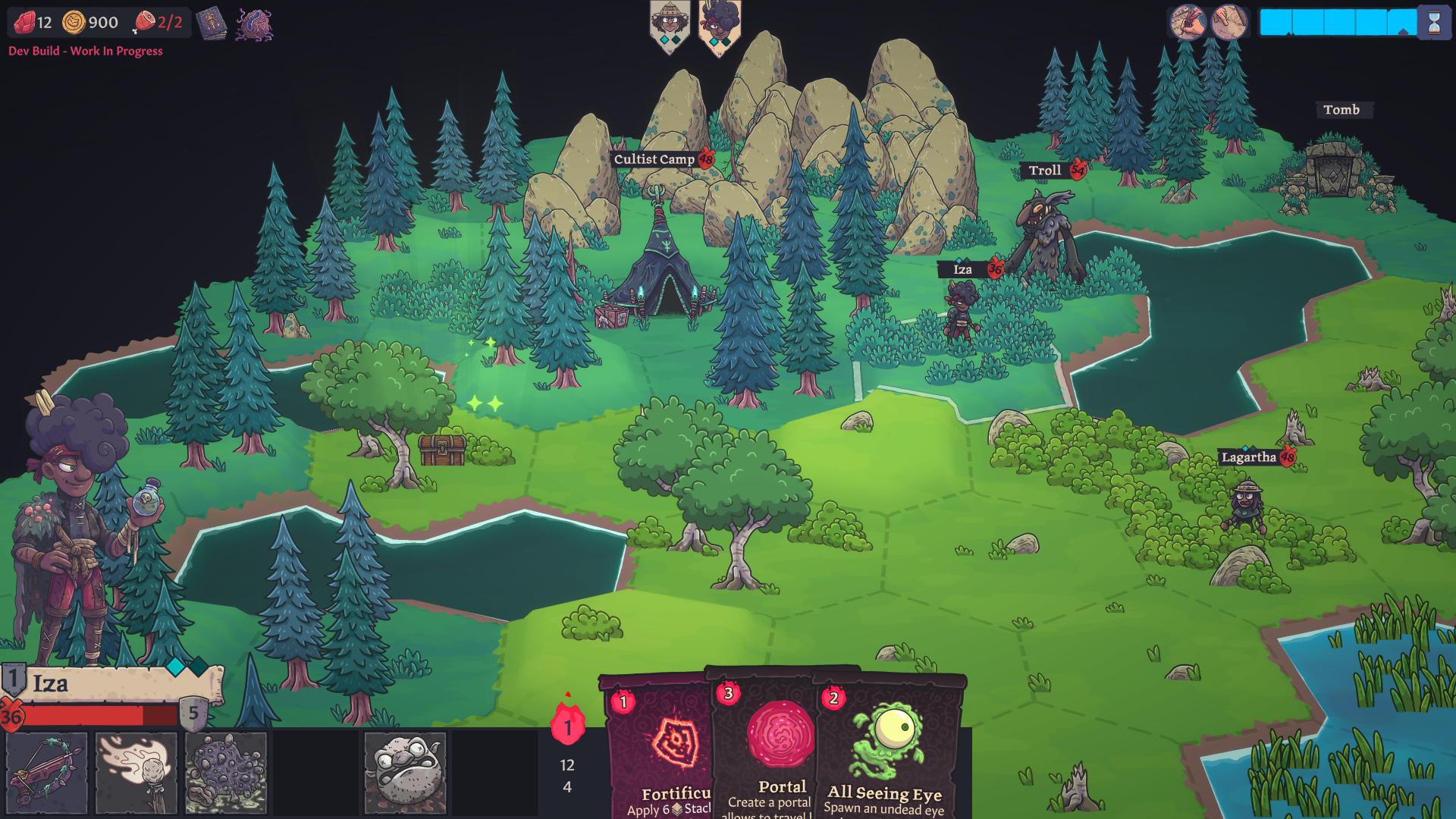Open the map icon with pointing hand
1456x819 pixels.
click(1229, 22)
